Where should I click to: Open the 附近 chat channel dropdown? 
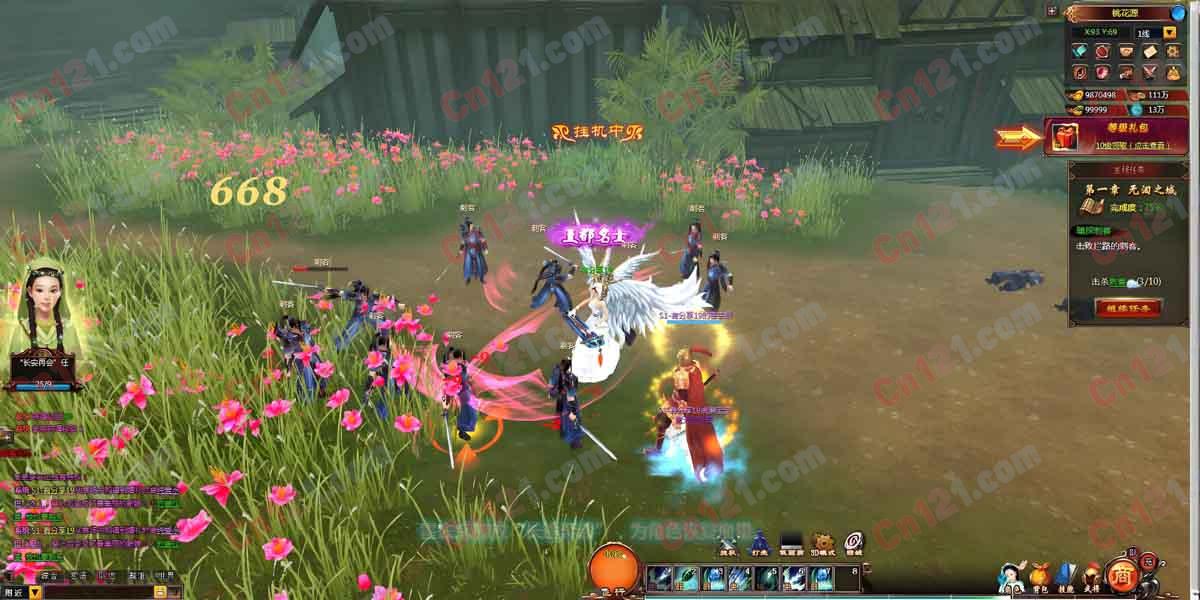pos(36,592)
